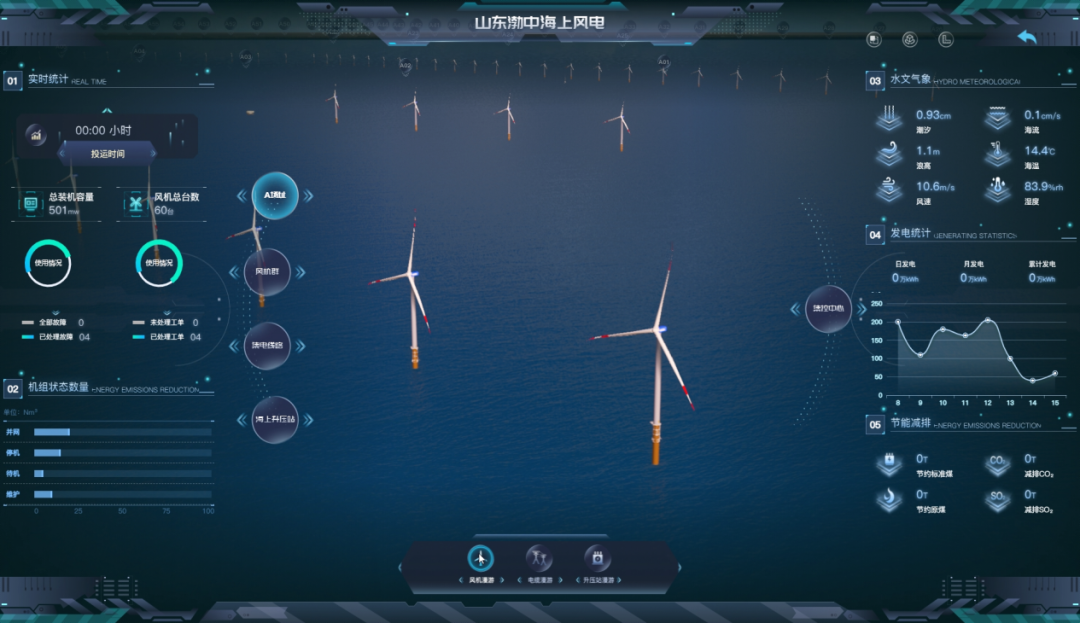Screen dimensions: 1080x623
Task: Click the blue back arrow
Action: pos(1027,37)
